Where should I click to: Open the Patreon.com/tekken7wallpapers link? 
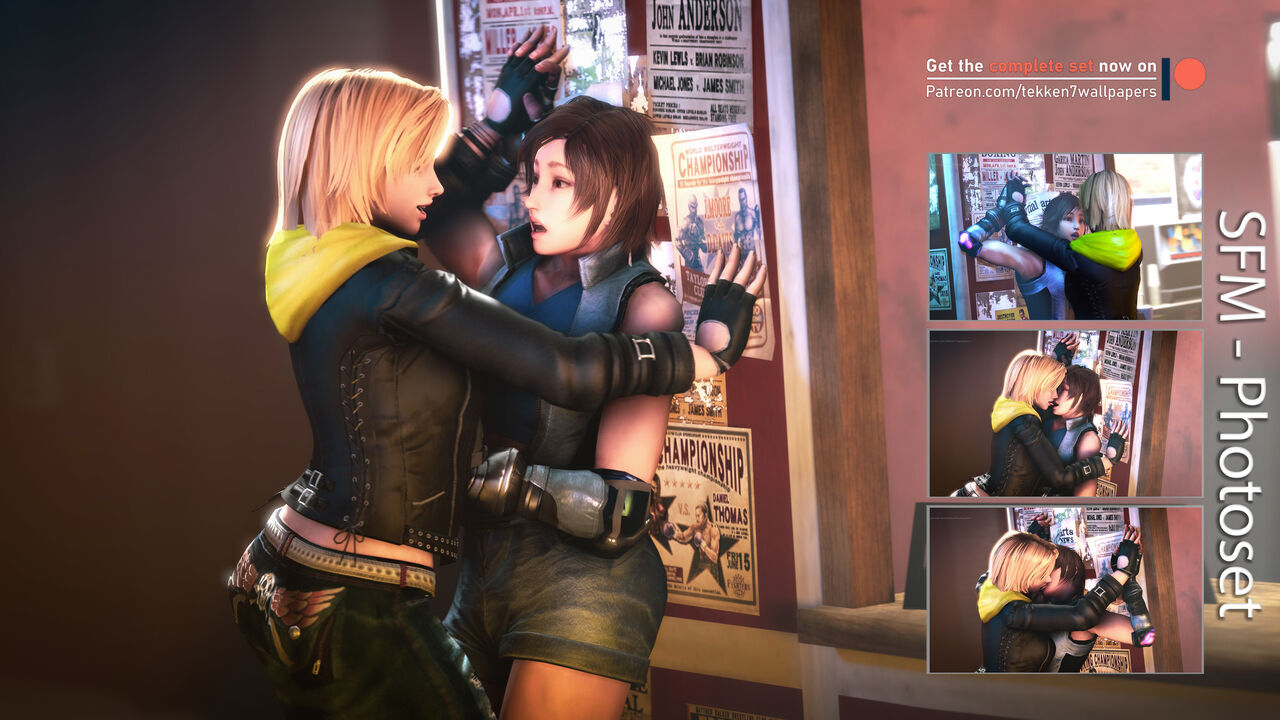(x=1040, y=92)
